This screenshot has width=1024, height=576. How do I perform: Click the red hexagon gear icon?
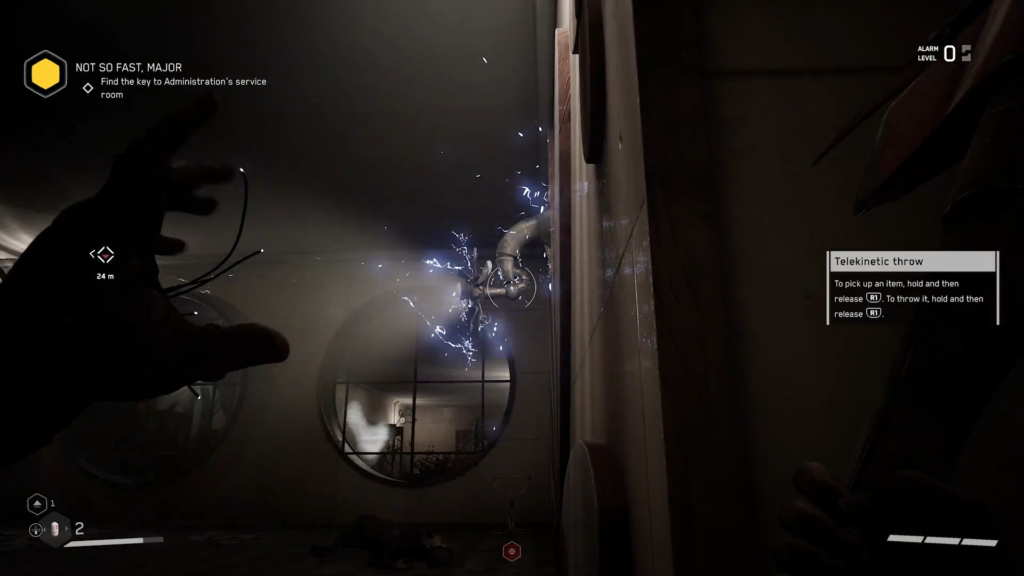tap(511, 550)
